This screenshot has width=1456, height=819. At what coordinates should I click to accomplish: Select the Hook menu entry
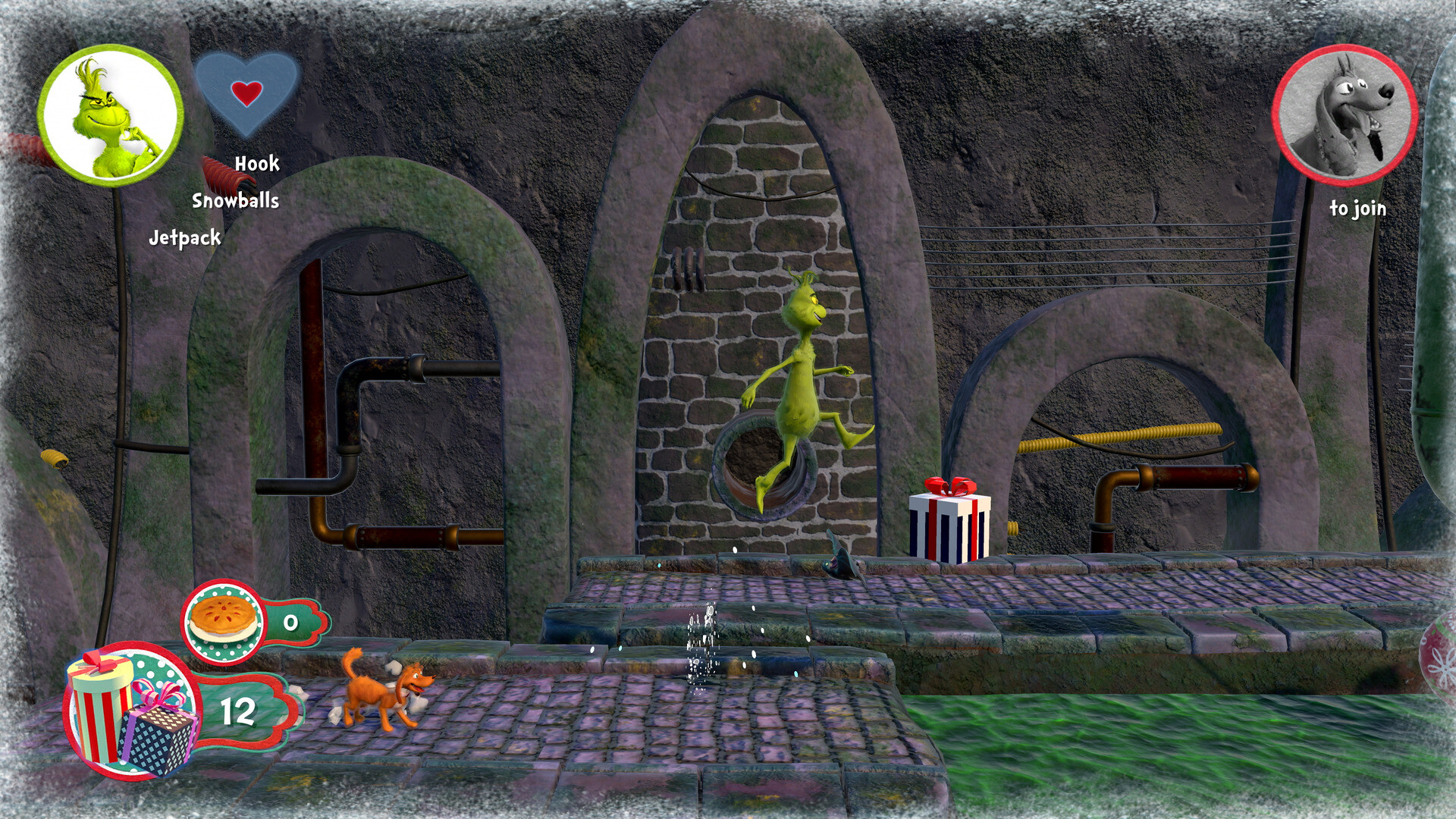click(x=256, y=163)
